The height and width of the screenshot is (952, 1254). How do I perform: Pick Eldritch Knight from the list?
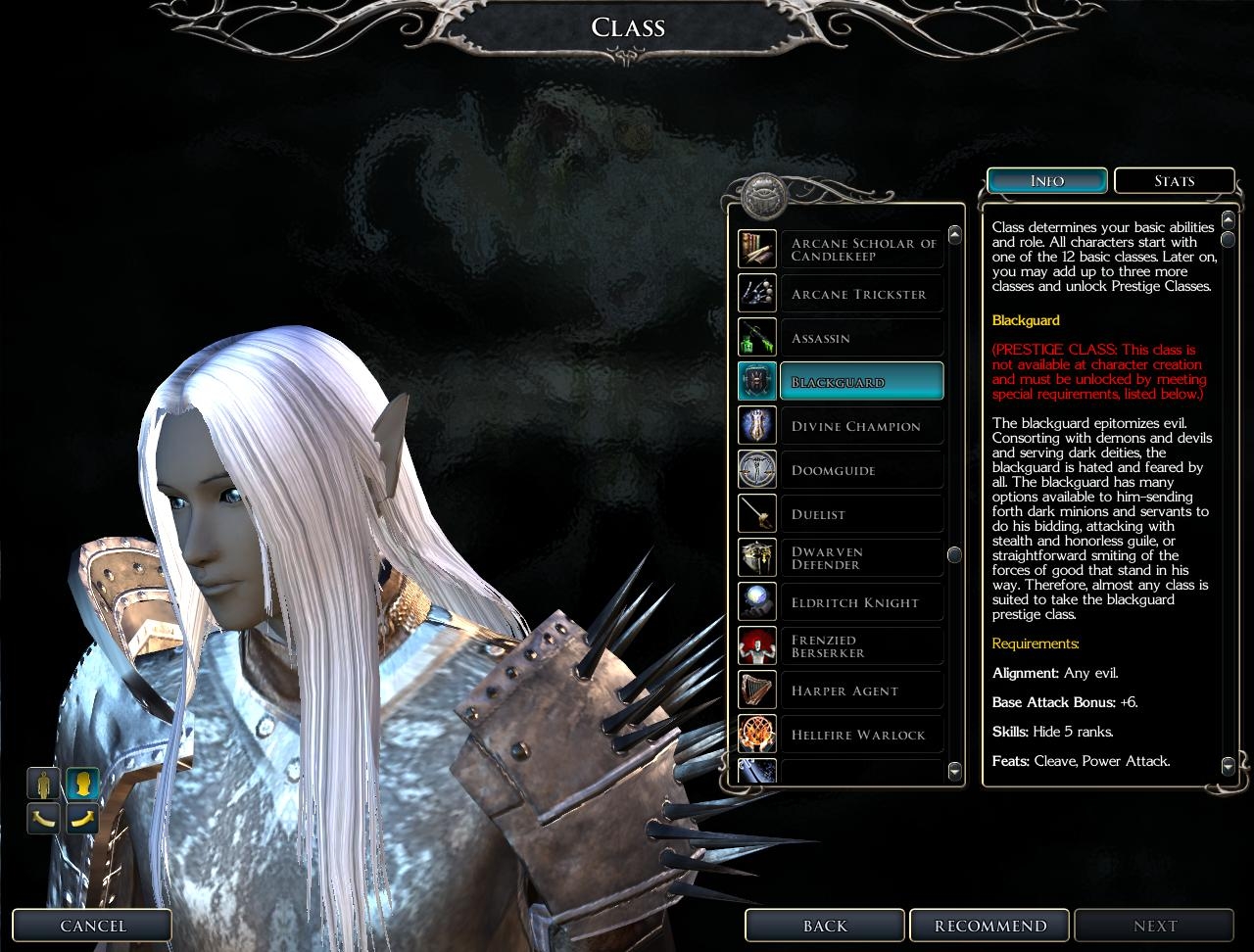click(861, 602)
